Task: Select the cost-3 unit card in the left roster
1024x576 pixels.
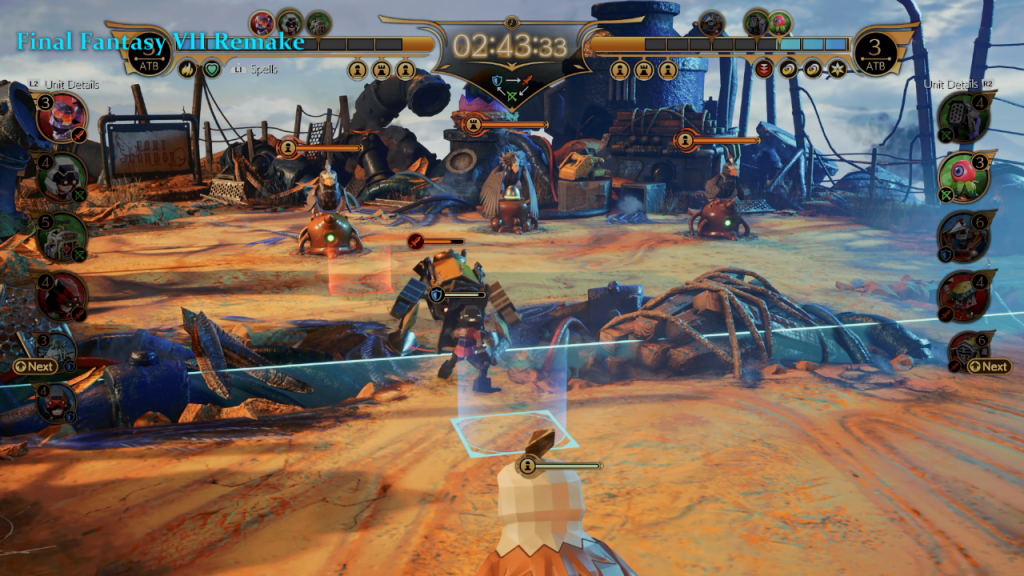Action: pyautogui.click(x=60, y=119)
